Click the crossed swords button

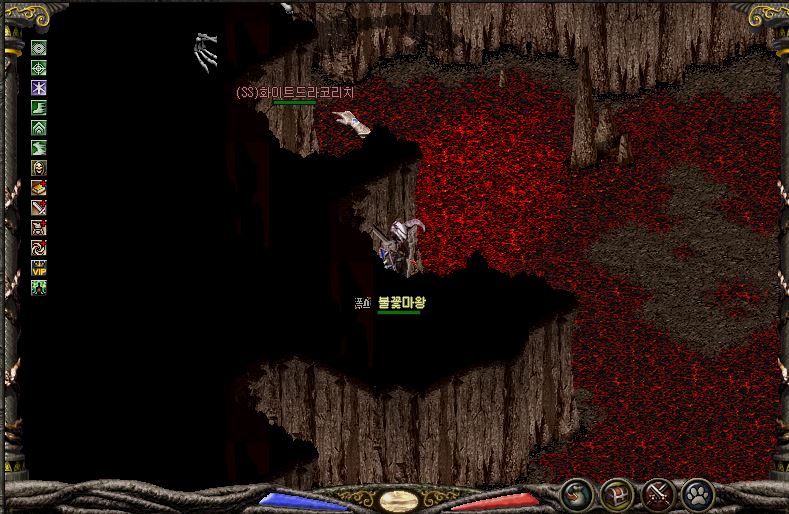pyautogui.click(x=657, y=493)
